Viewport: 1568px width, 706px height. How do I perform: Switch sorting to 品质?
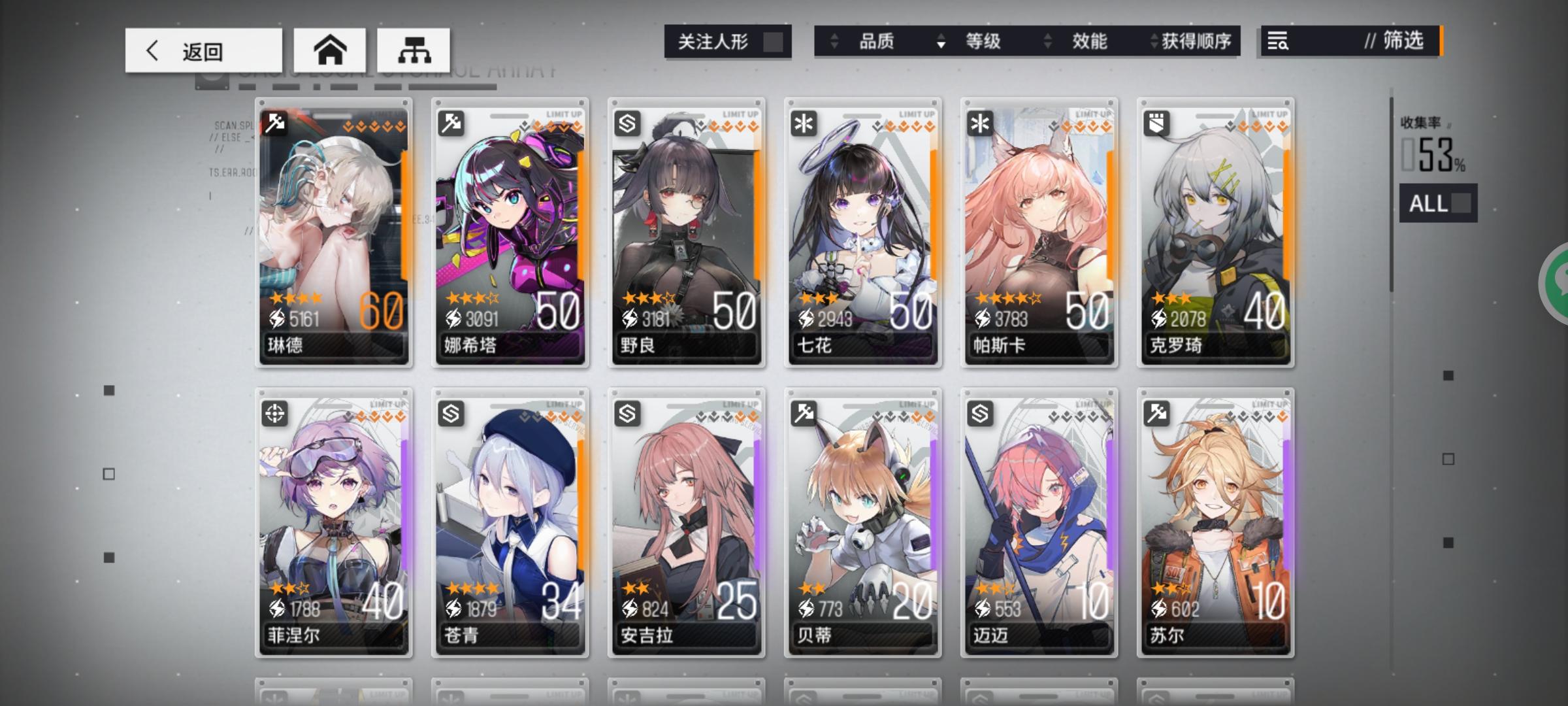click(878, 41)
